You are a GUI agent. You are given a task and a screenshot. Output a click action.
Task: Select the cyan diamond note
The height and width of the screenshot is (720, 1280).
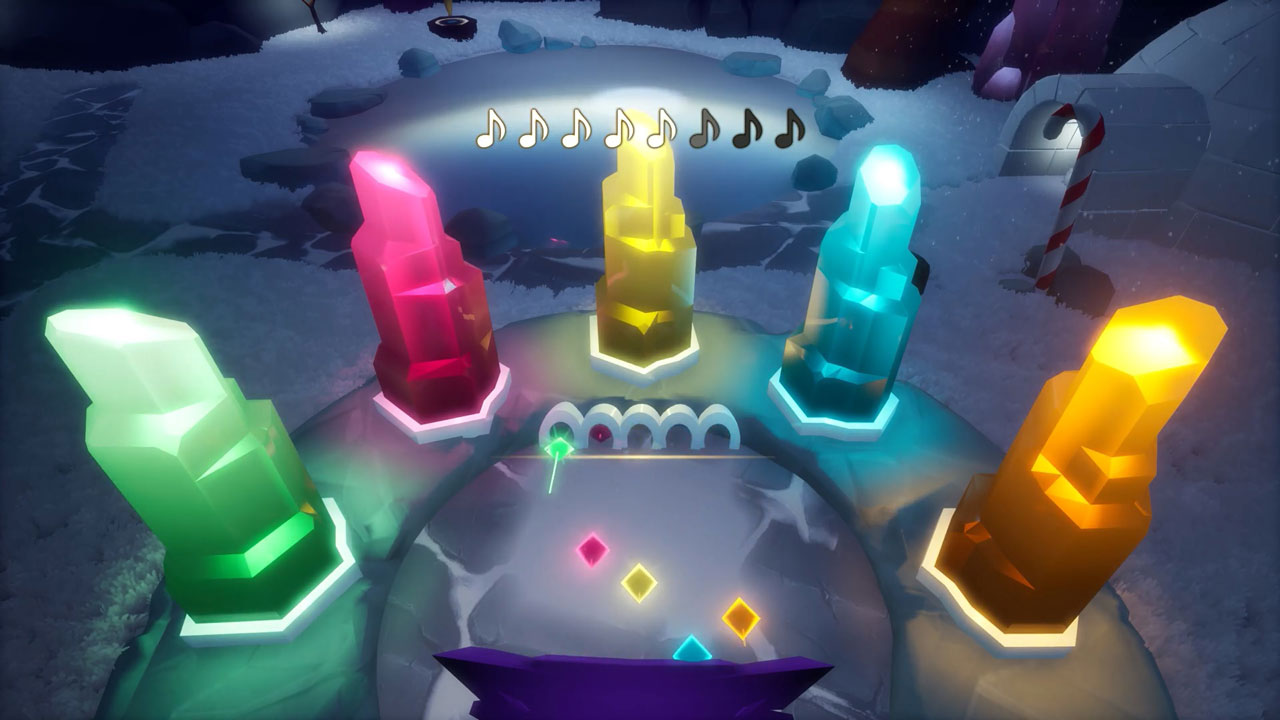pos(691,650)
